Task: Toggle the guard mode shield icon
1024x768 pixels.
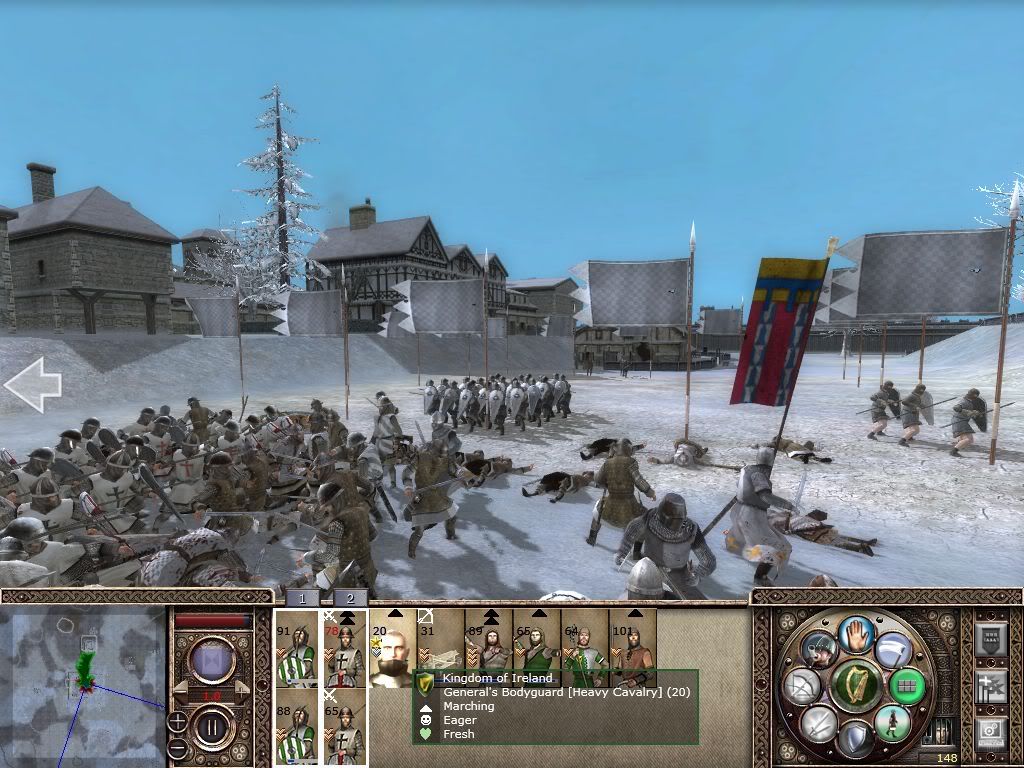Action: click(x=854, y=740)
